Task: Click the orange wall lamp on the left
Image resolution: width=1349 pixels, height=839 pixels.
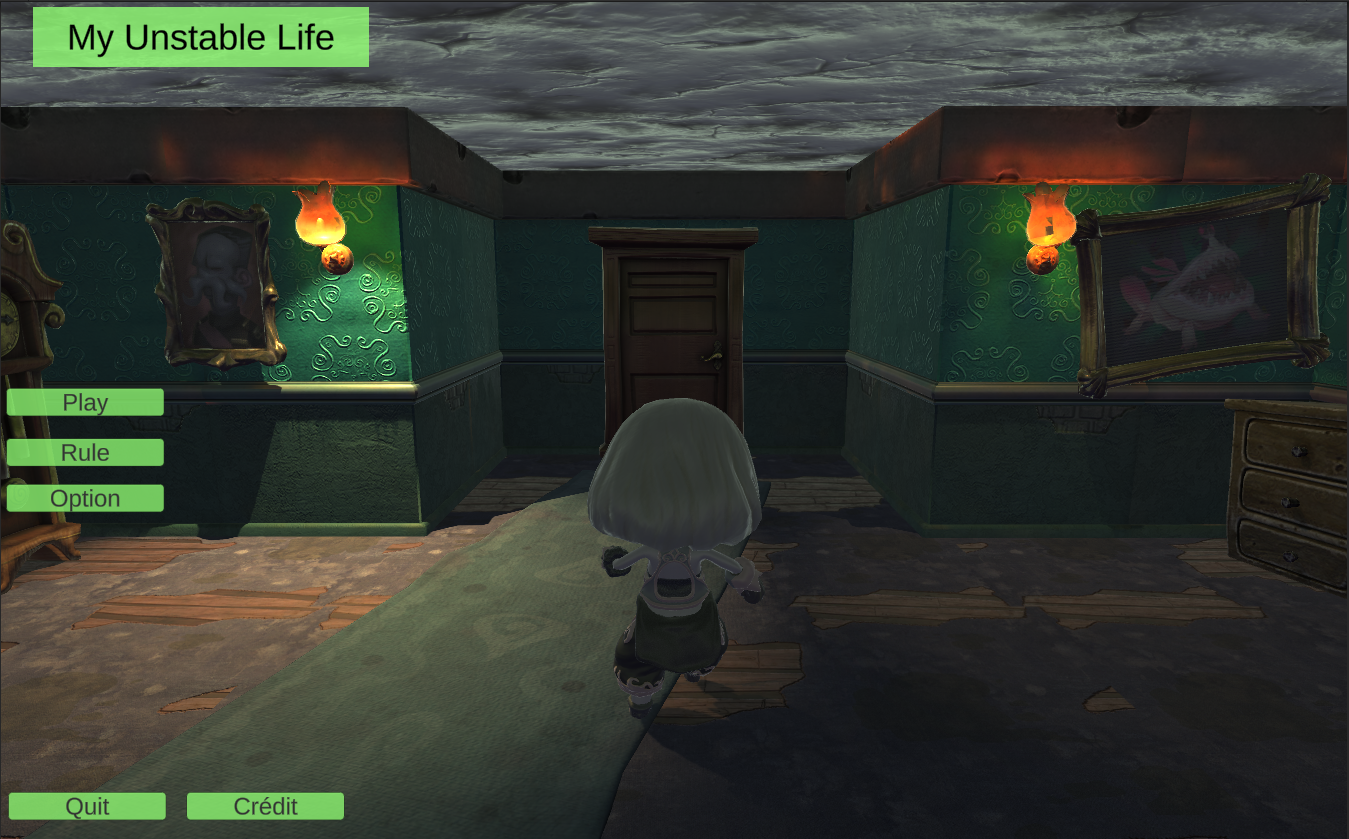Action: [x=318, y=215]
